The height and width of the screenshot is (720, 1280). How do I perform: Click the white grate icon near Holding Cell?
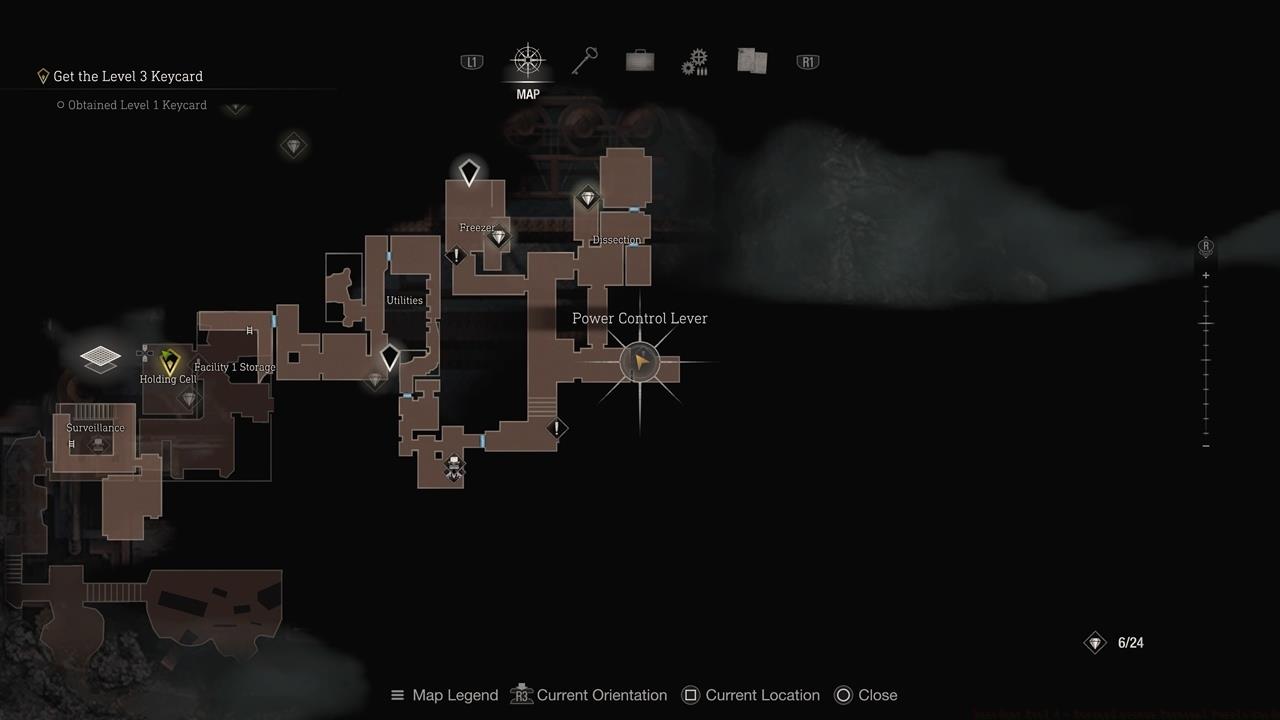click(x=100, y=358)
